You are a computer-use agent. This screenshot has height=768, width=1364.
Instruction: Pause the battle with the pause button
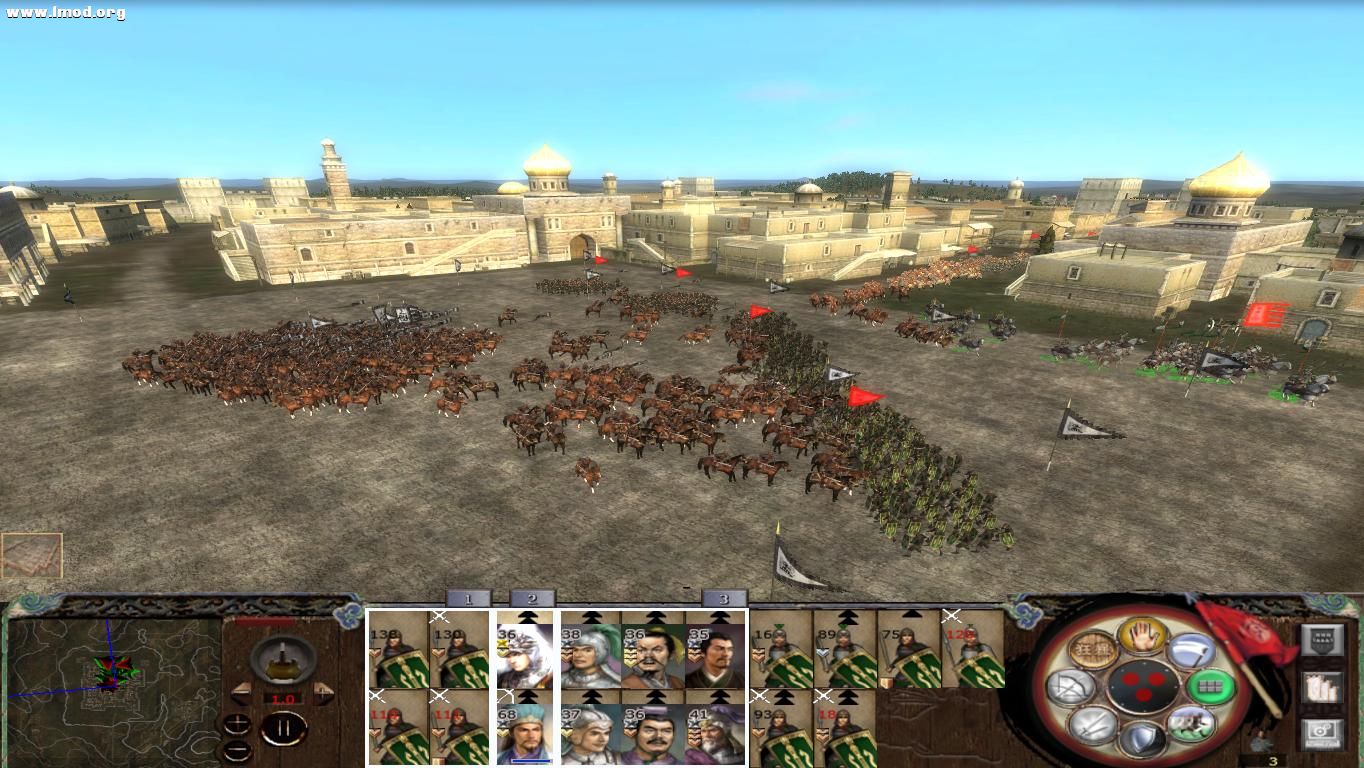tap(282, 729)
